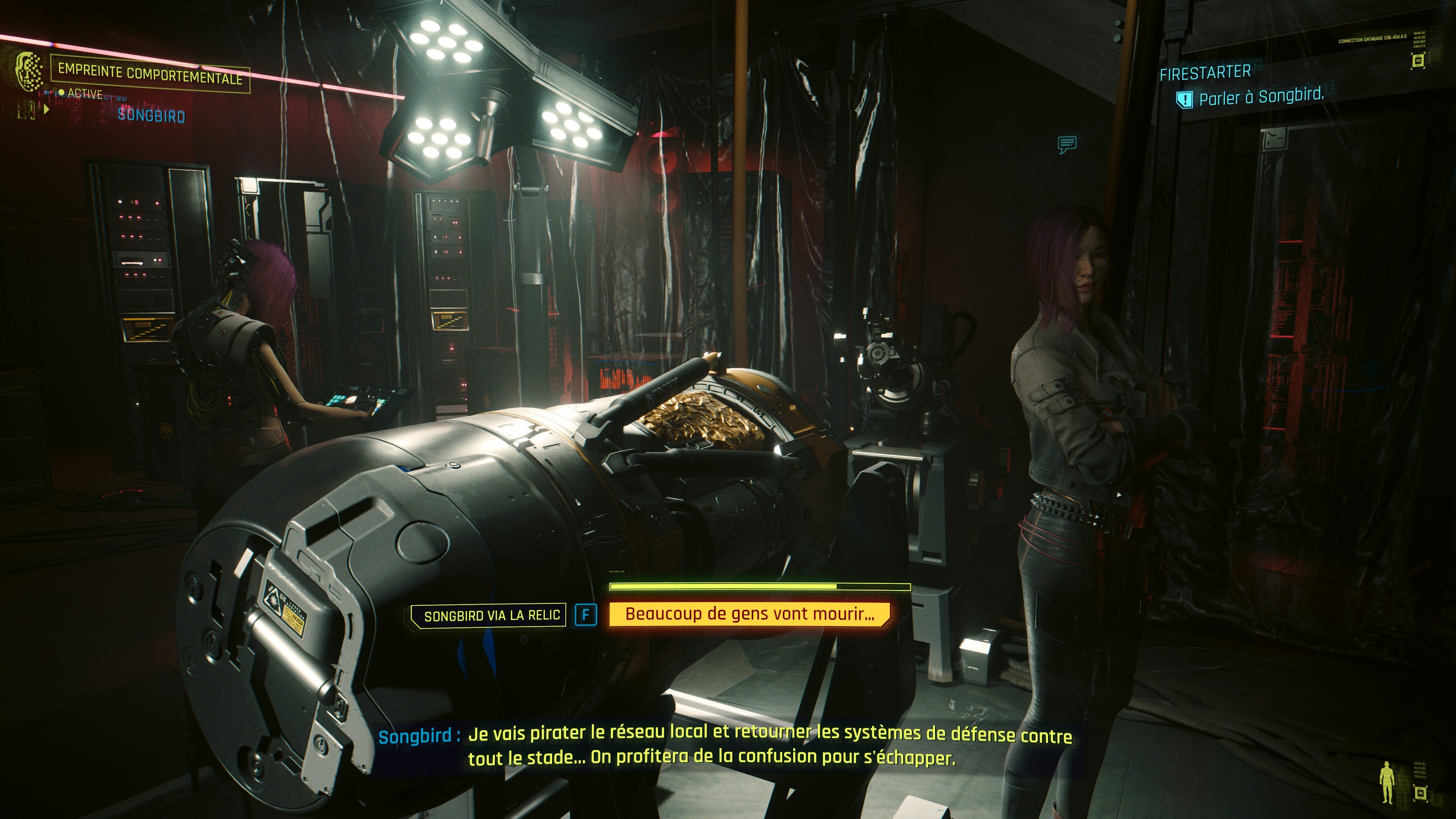Choose the reply "Beaucoup de gens vont mourir..."
The height and width of the screenshot is (819, 1456).
click(x=749, y=614)
